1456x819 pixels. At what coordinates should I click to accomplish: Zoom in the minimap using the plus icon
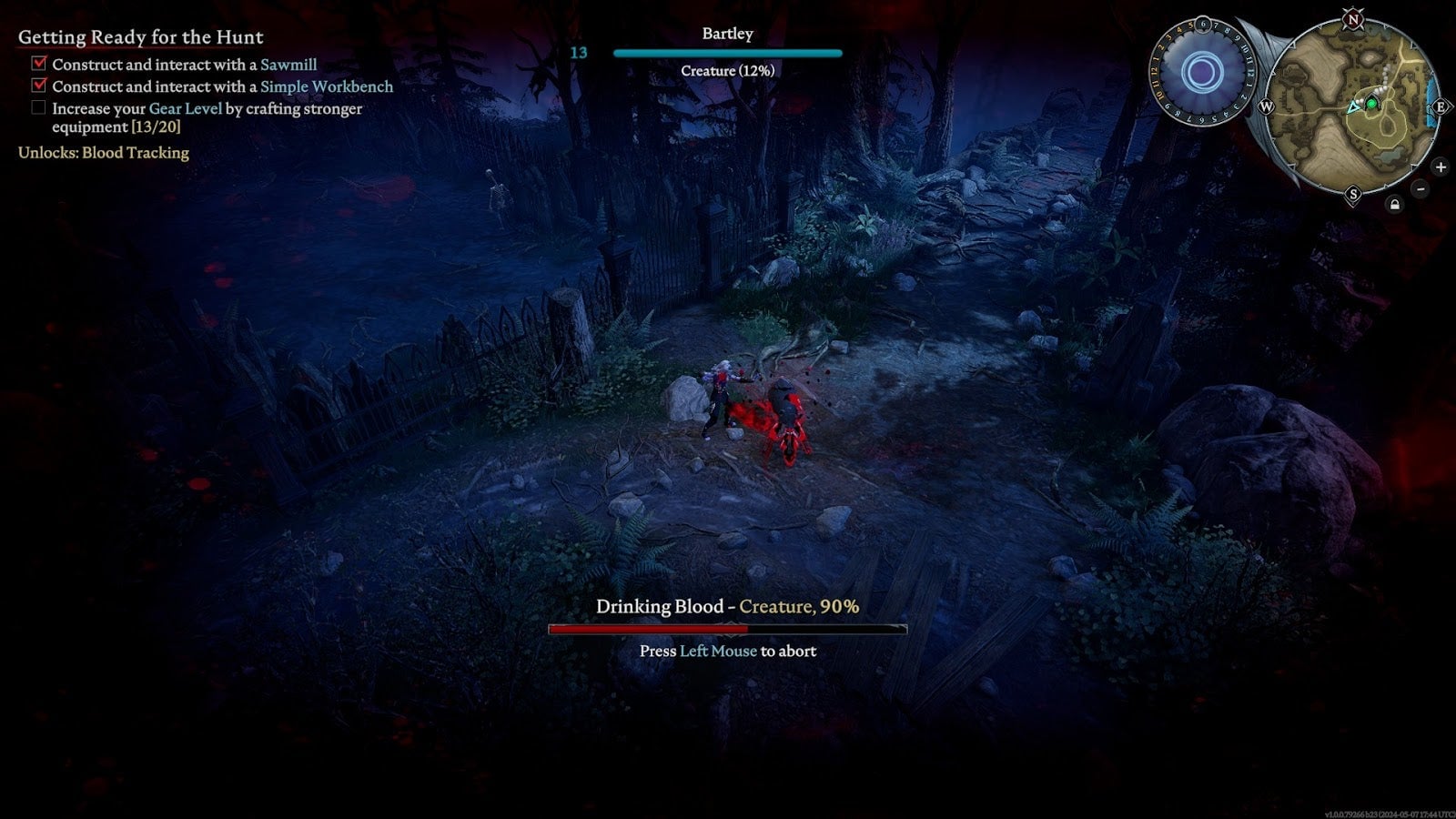pyautogui.click(x=1441, y=167)
